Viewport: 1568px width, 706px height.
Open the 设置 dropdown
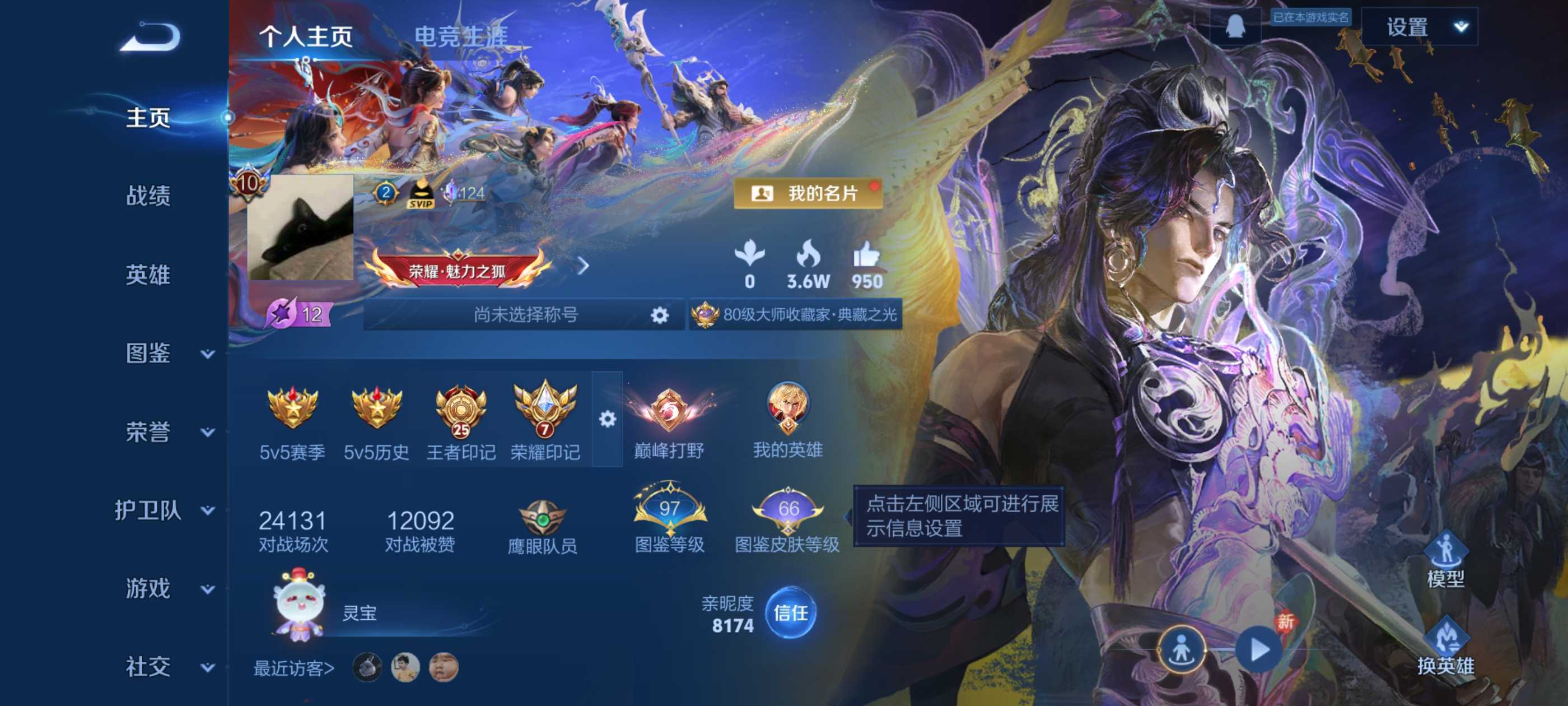[x=1419, y=27]
